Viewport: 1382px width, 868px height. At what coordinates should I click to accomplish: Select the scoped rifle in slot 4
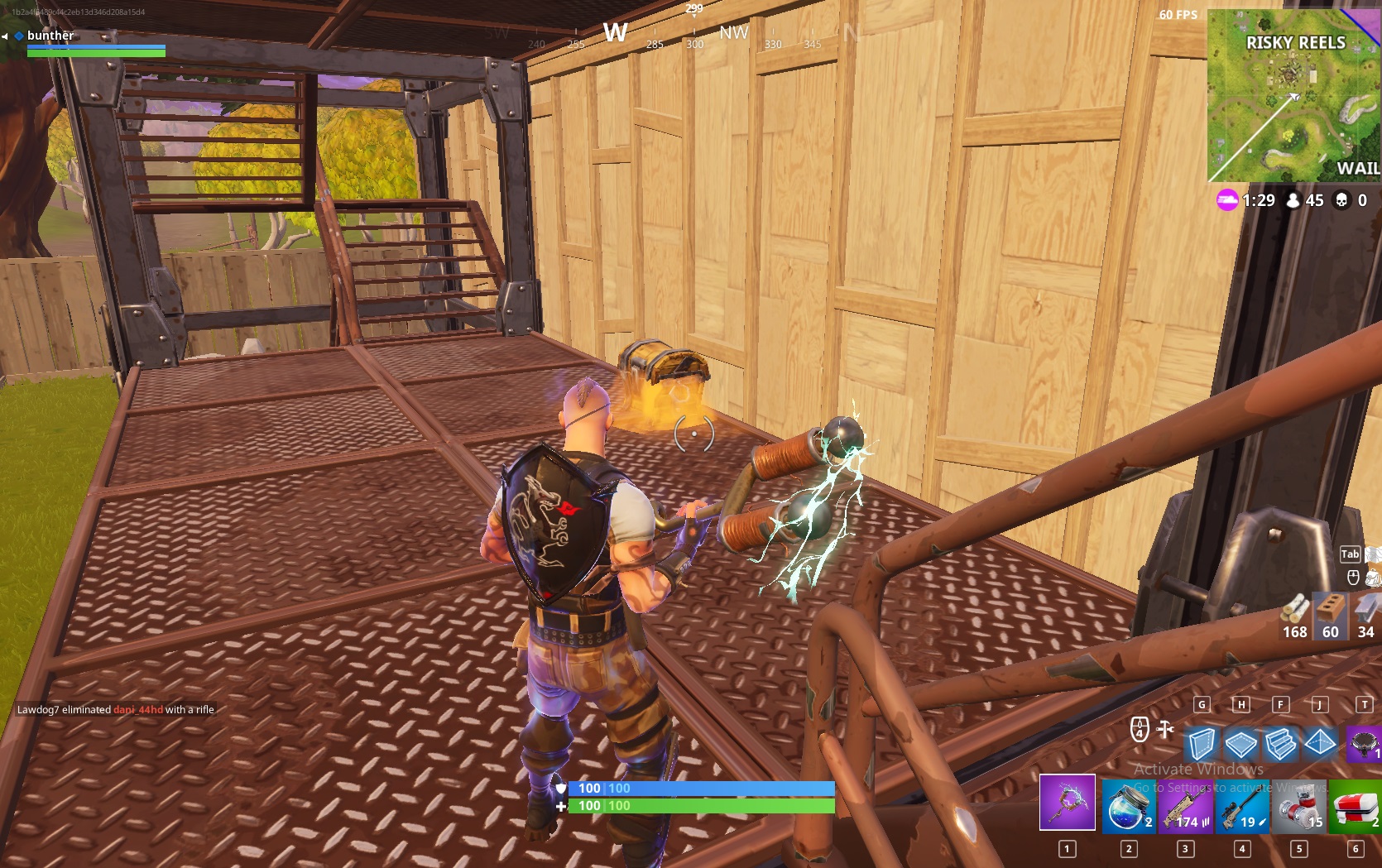coord(1242,805)
